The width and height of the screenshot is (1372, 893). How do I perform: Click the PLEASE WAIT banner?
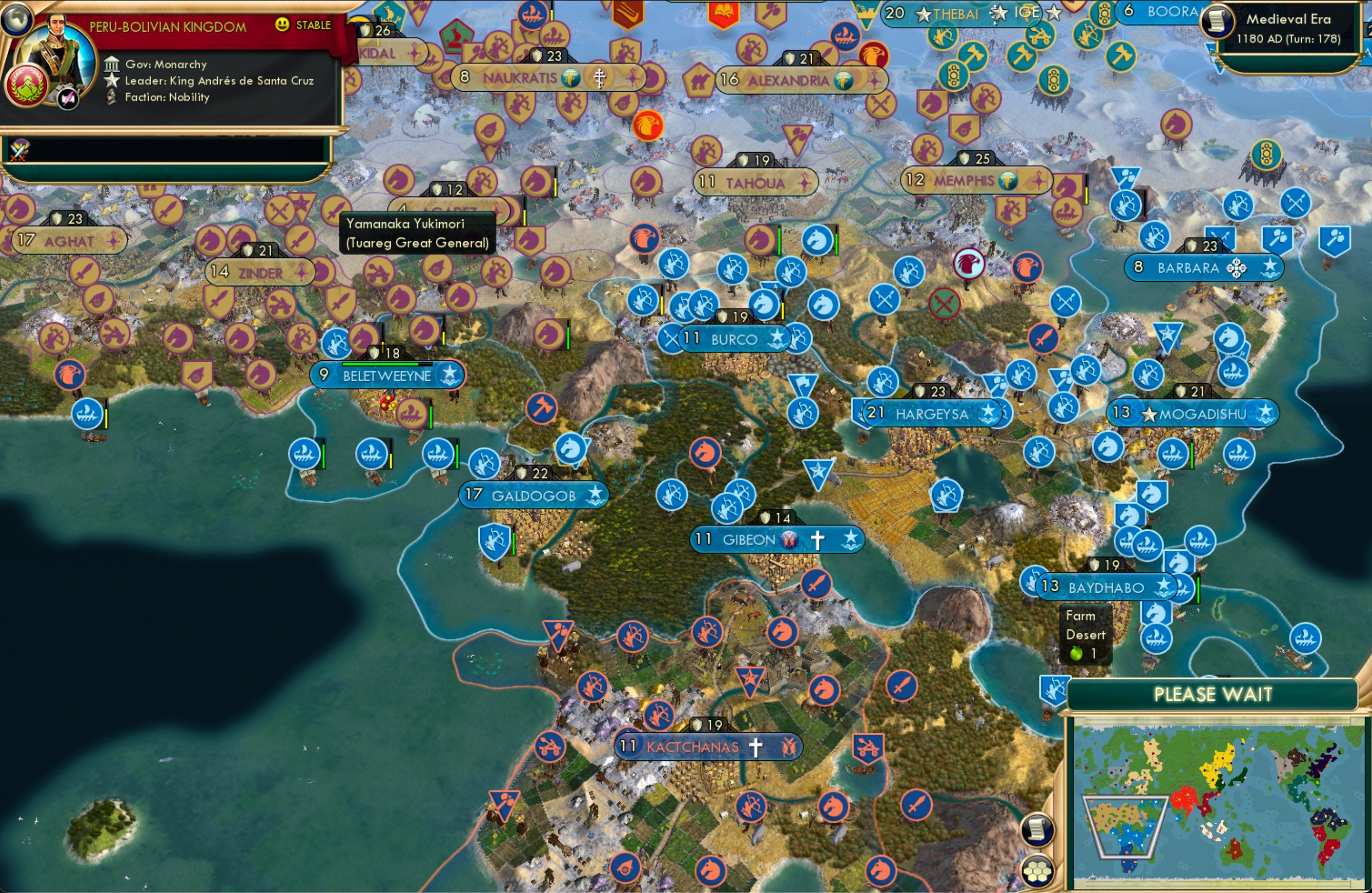(x=1213, y=695)
